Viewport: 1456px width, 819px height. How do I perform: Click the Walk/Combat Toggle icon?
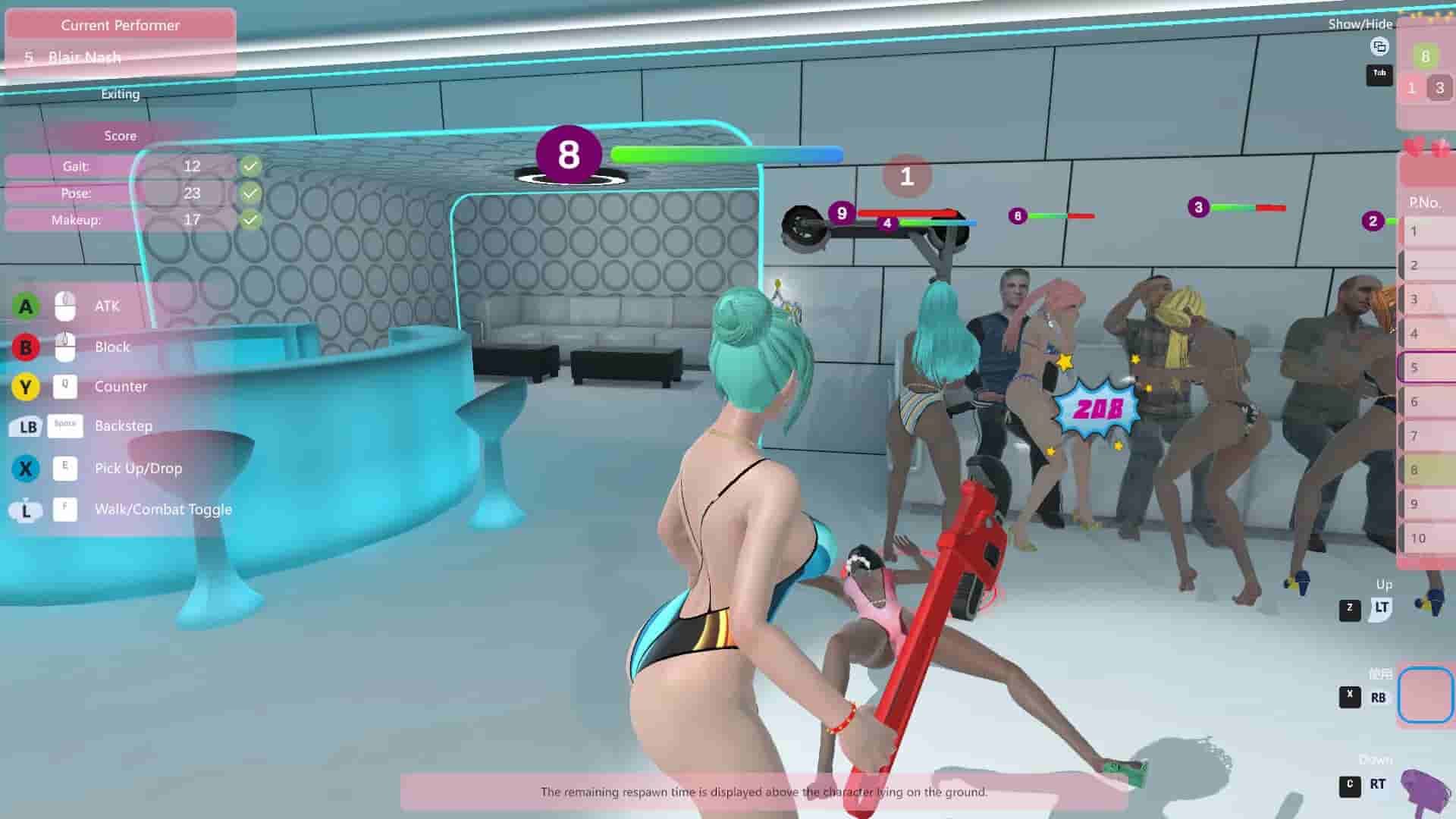(x=25, y=509)
